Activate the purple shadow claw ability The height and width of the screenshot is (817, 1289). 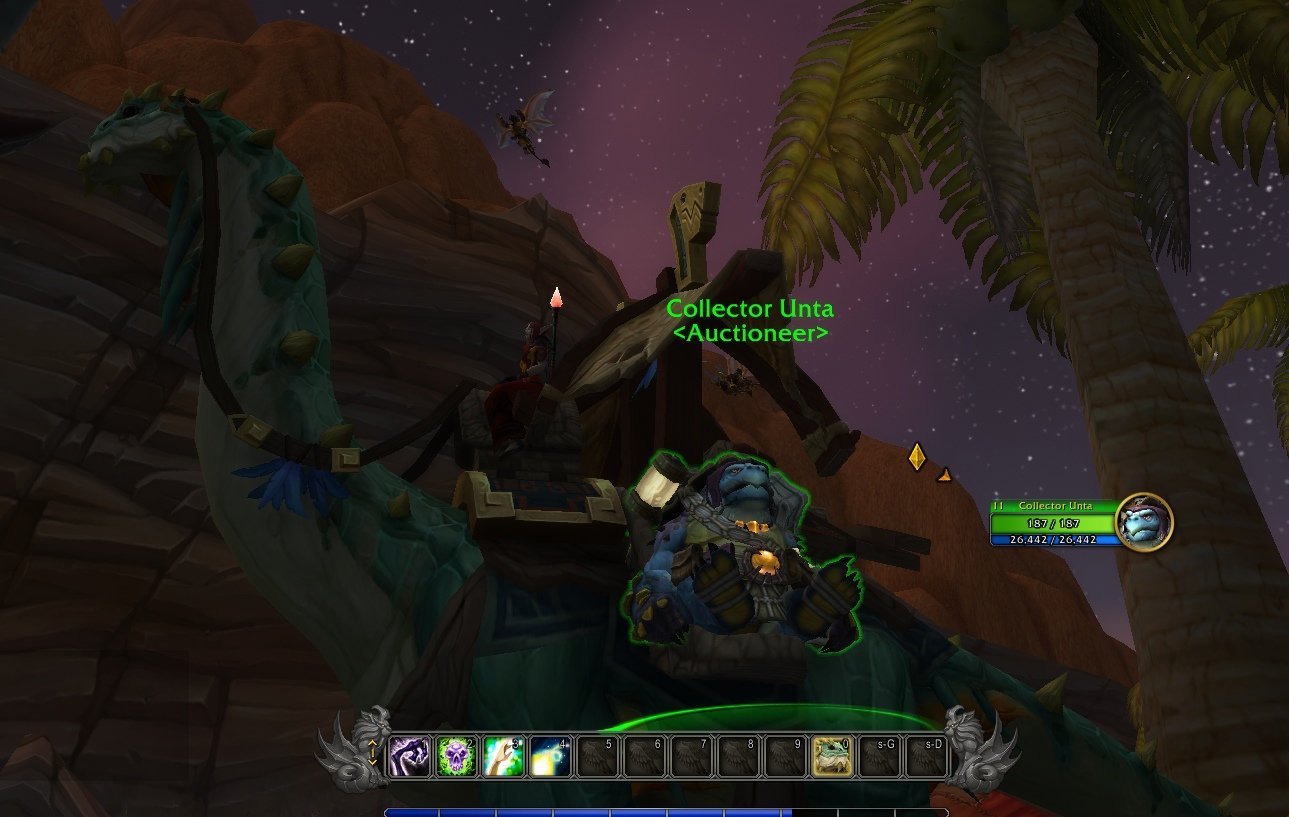pyautogui.click(x=410, y=756)
